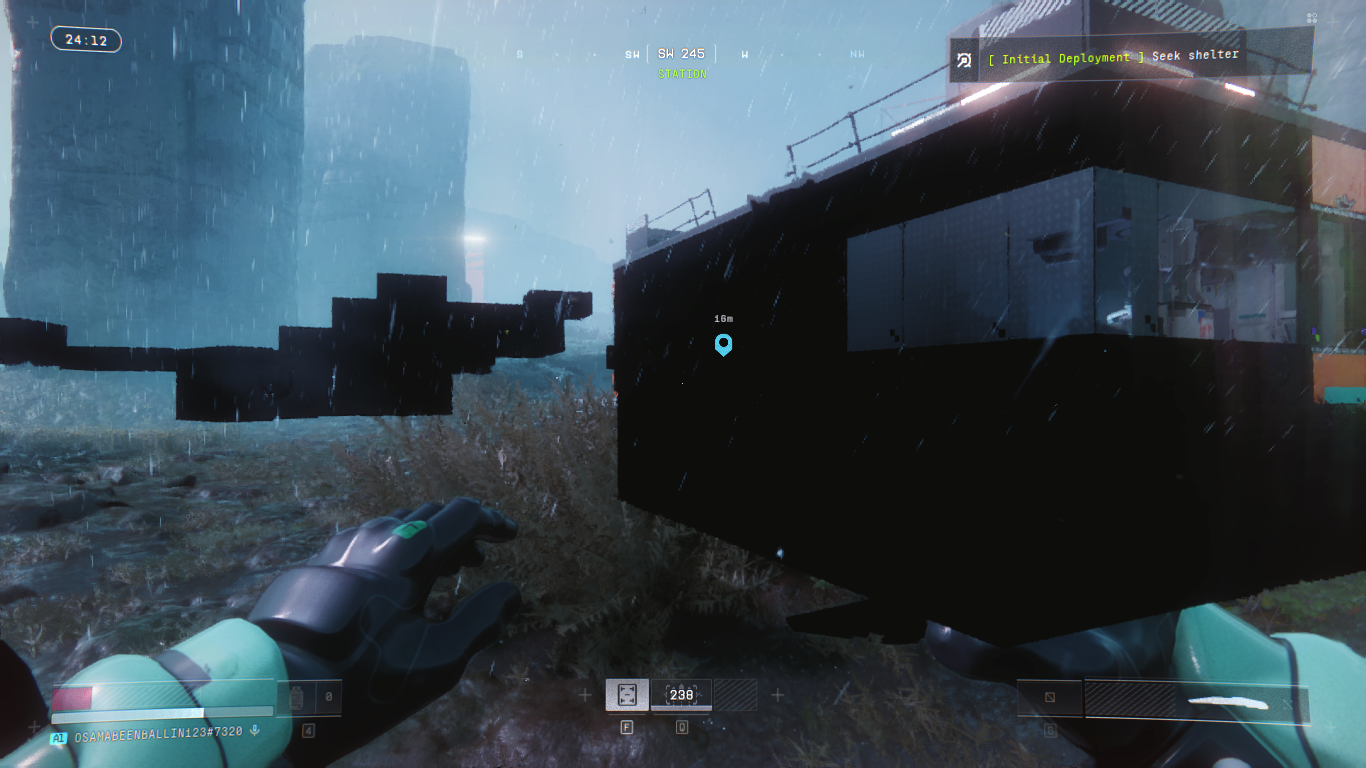The height and width of the screenshot is (768, 1366).
Task: Choose the empty grenade slot above G
Action: pyautogui.click(x=1050, y=698)
